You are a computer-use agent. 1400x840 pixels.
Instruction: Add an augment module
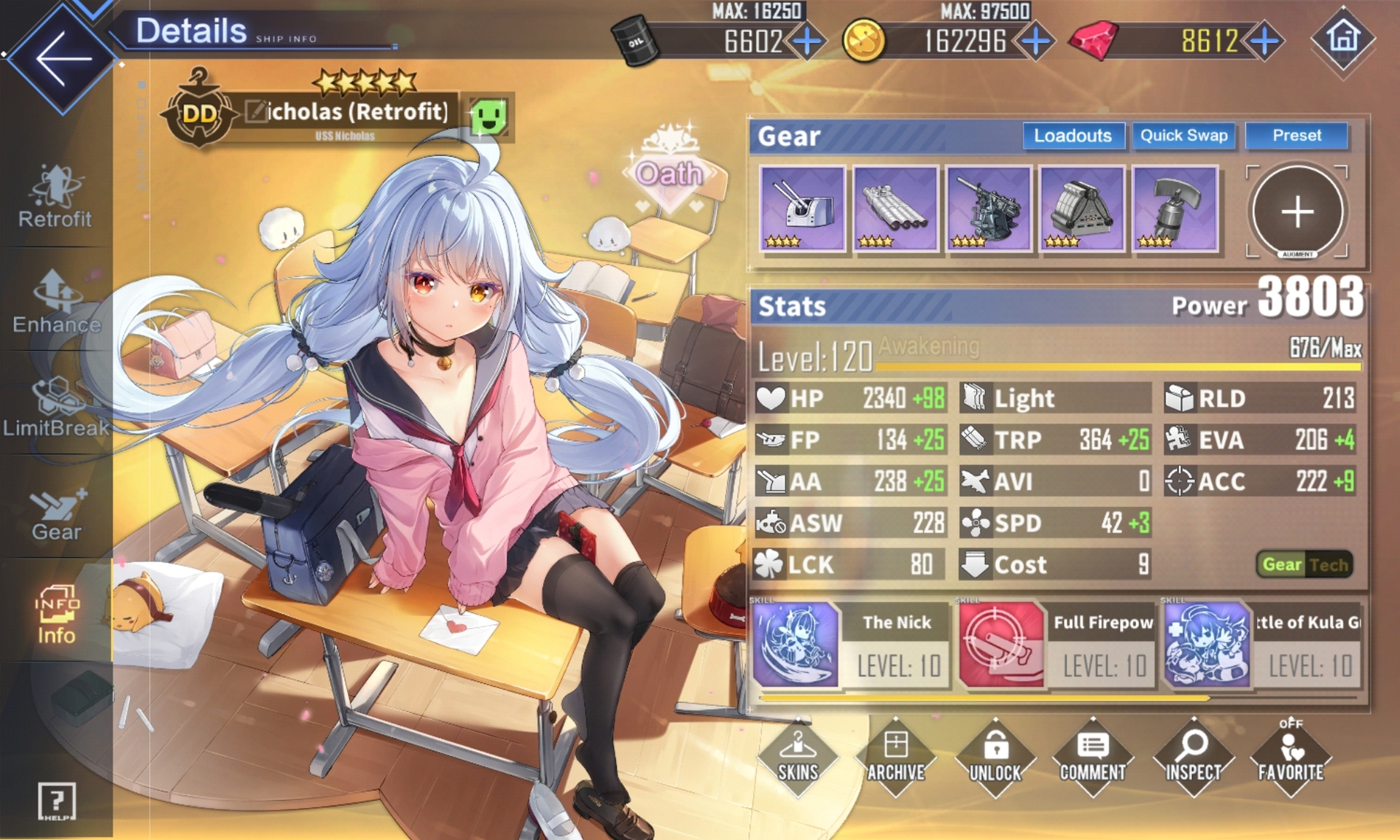(1297, 211)
